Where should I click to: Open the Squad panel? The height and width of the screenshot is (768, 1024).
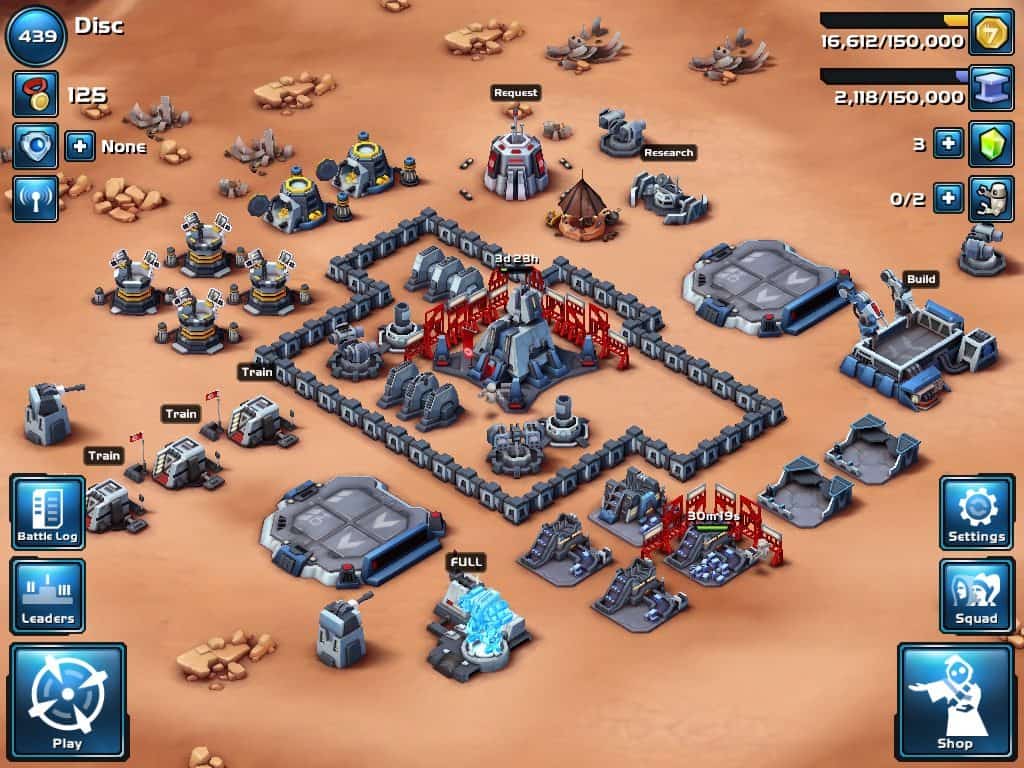click(976, 595)
